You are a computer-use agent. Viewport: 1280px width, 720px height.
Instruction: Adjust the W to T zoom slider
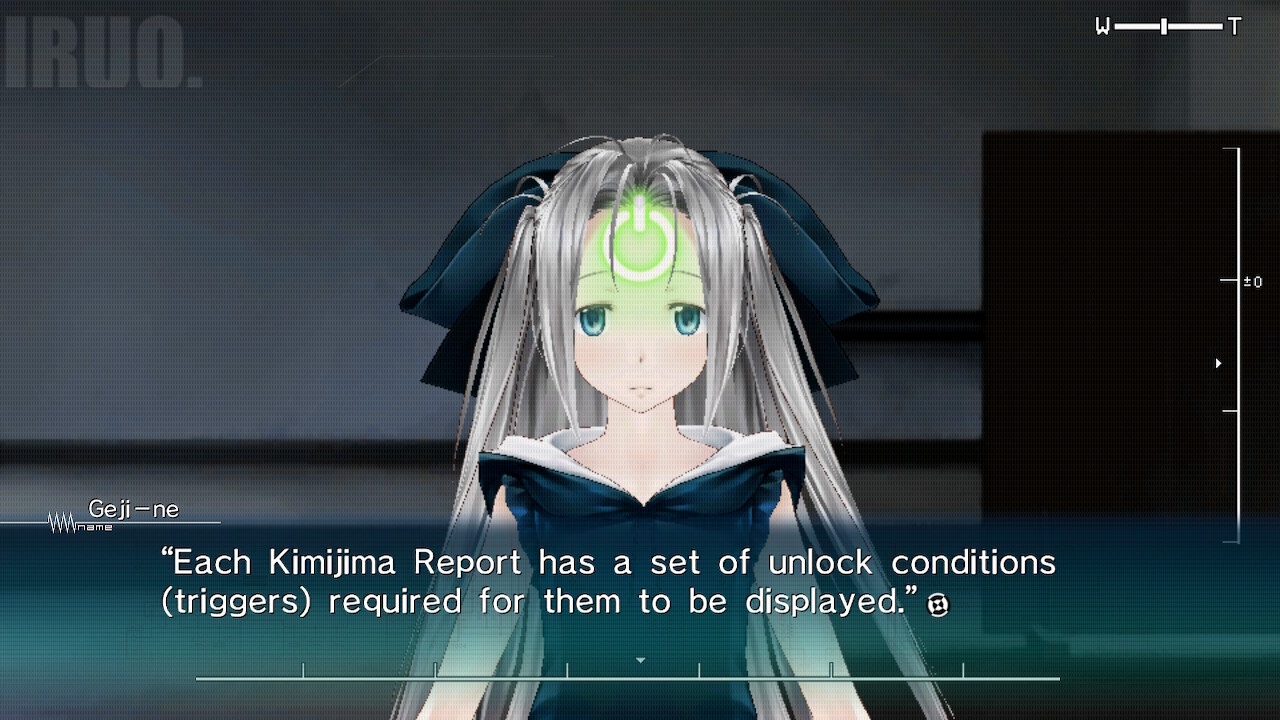[x=1164, y=27]
